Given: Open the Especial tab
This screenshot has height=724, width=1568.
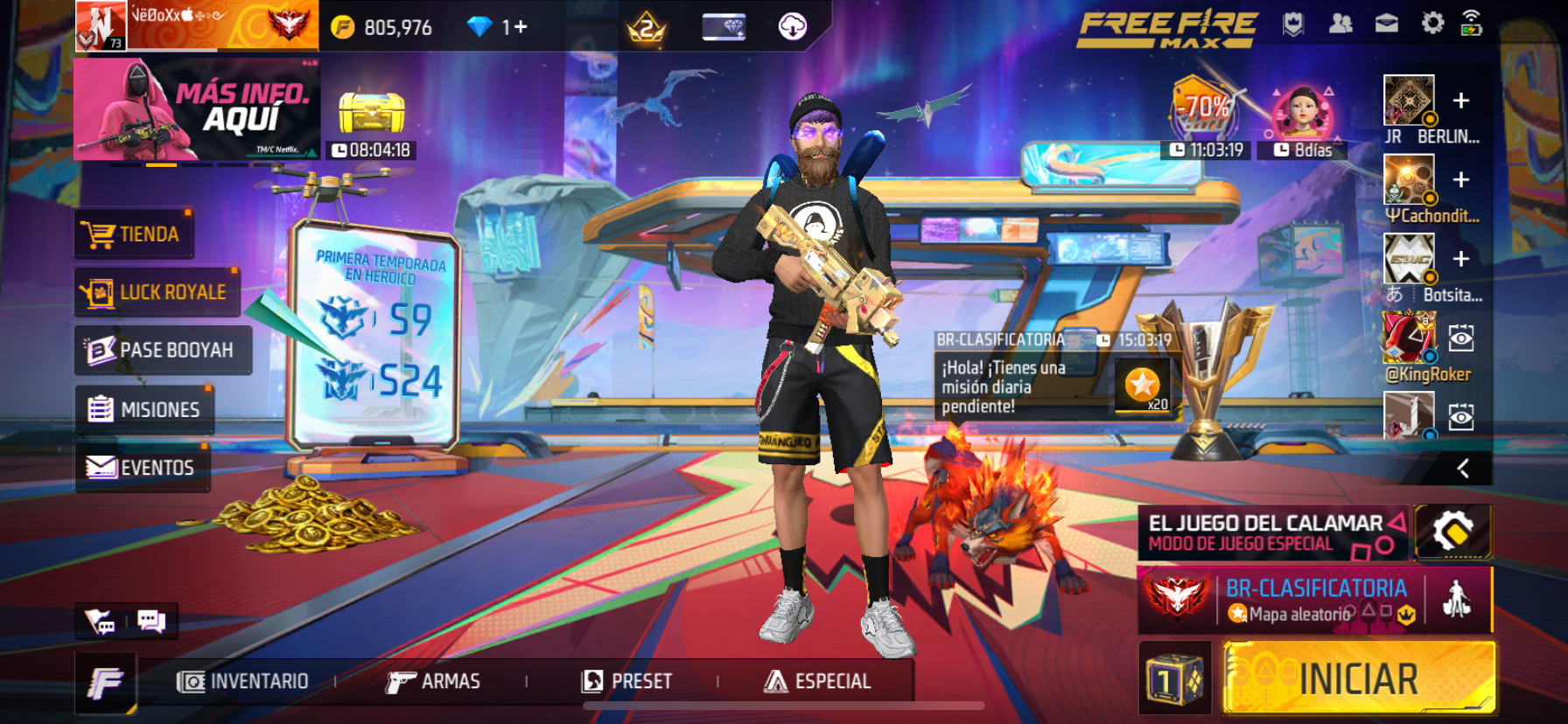Looking at the screenshot, I should [818, 681].
